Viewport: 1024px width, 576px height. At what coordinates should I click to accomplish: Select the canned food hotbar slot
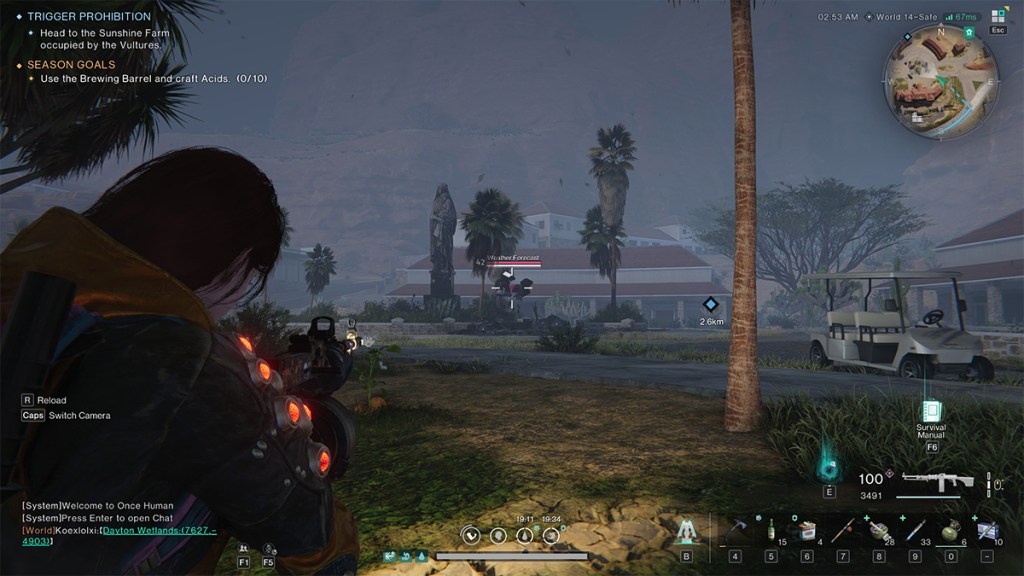(806, 529)
